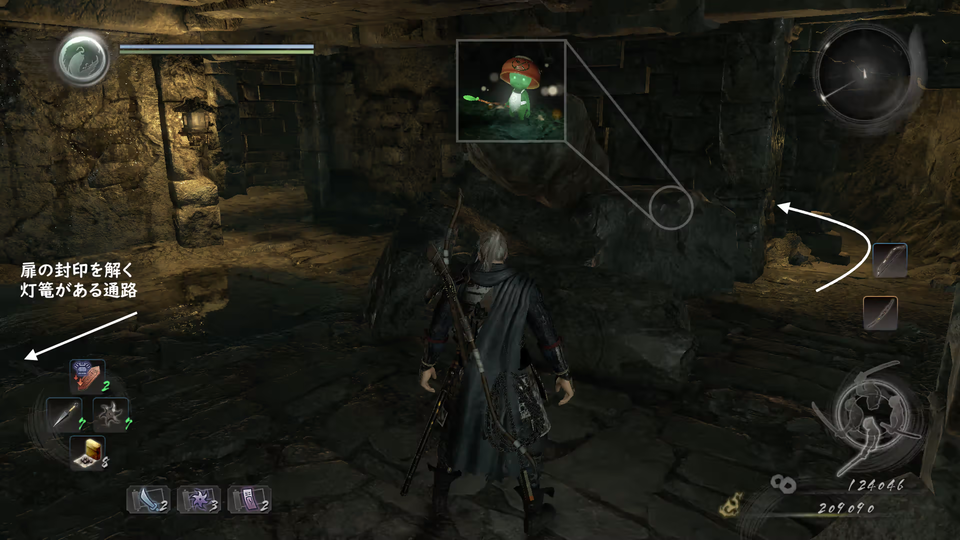This screenshot has width=960, height=540.
Task: Use the salt quick-item with count 8
Action: pos(87,452)
